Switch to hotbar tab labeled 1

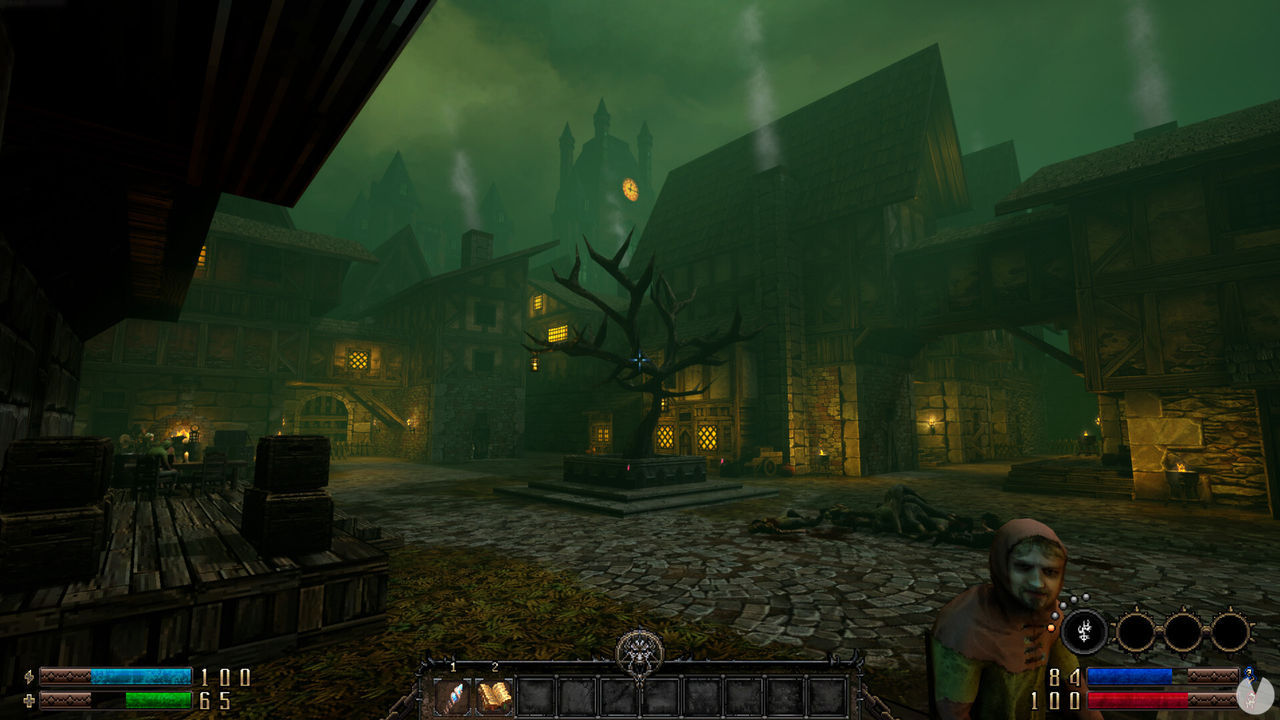[453, 667]
